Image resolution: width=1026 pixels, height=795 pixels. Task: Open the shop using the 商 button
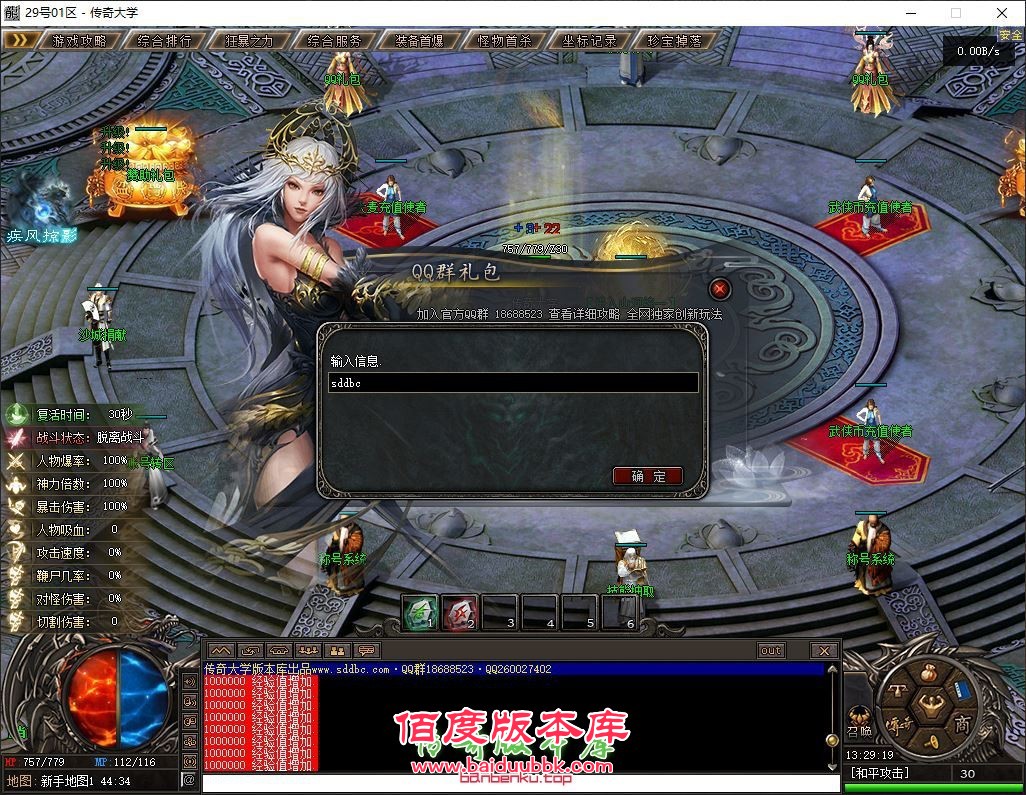point(962,723)
